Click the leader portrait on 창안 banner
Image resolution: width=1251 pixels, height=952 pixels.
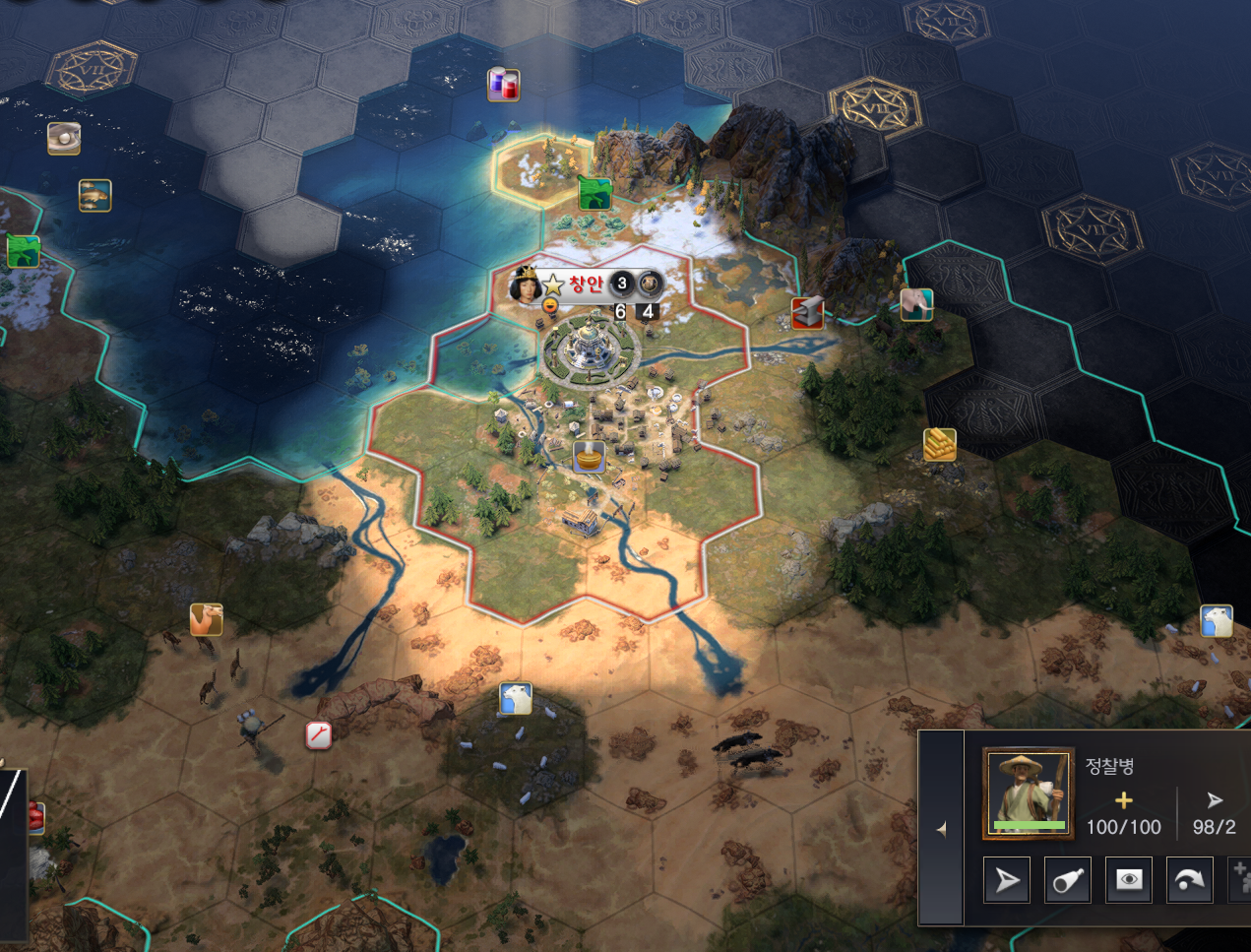click(x=526, y=285)
